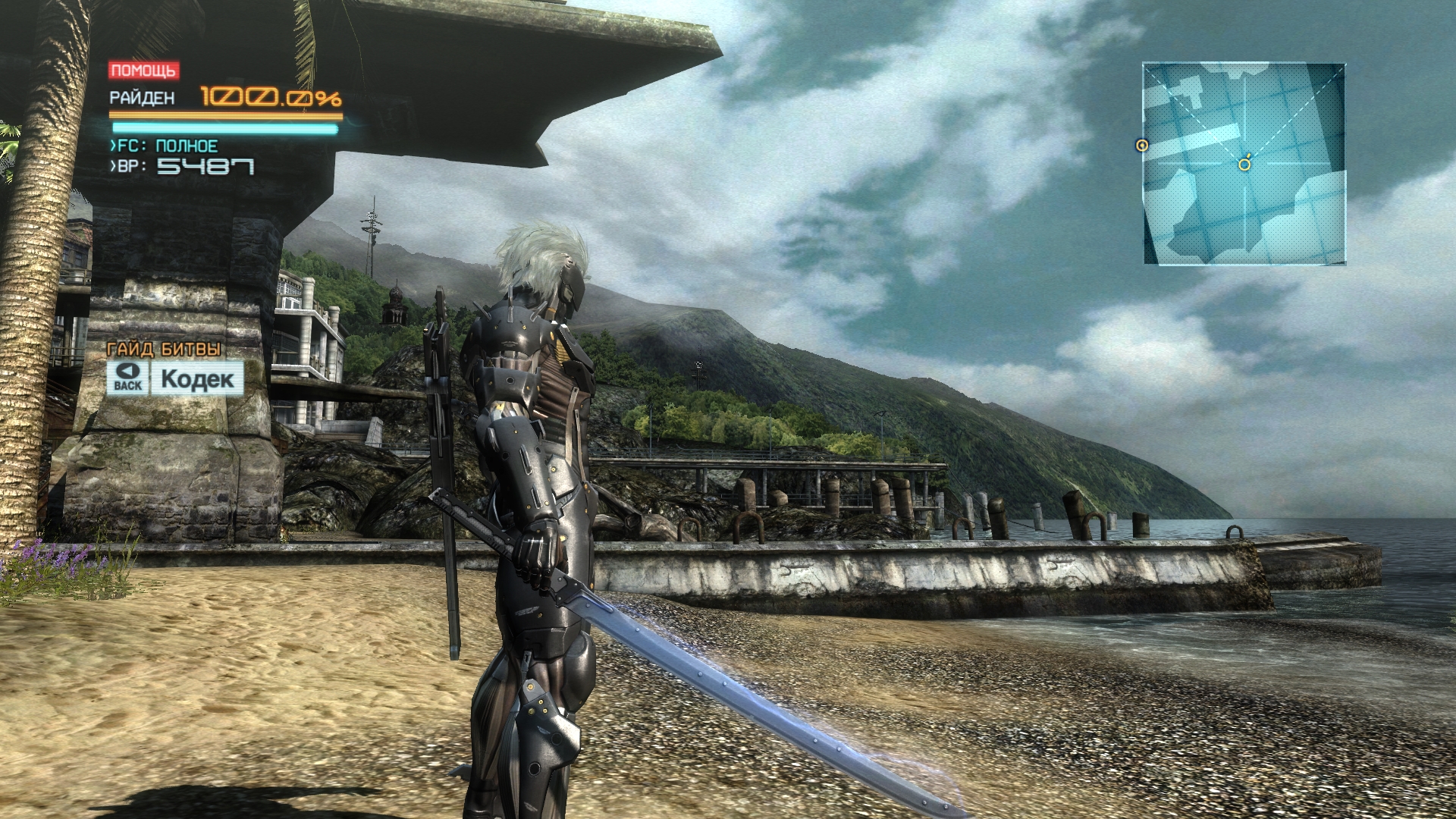Click the minimap panel
Viewport: 1456px width, 819px height.
(1244, 164)
